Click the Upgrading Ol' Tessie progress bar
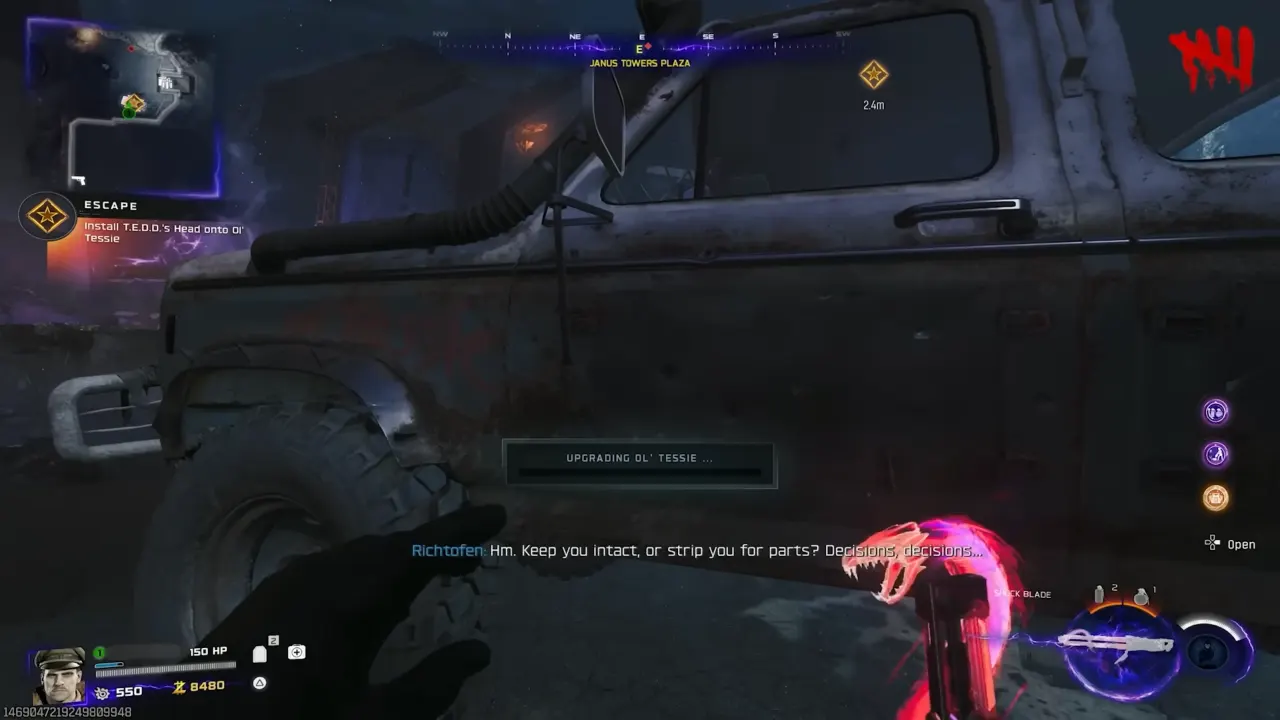The width and height of the screenshot is (1280, 720). [640, 462]
